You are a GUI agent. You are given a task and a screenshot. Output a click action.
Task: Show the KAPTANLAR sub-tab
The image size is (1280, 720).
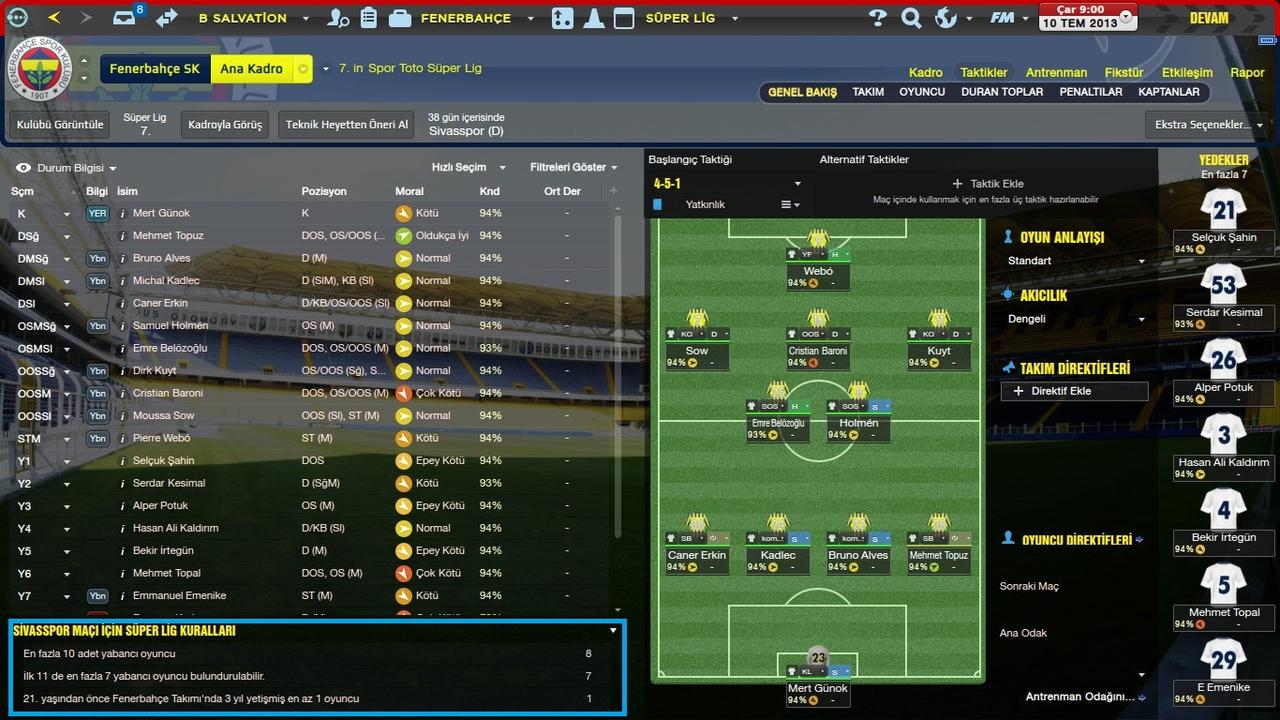(1168, 92)
